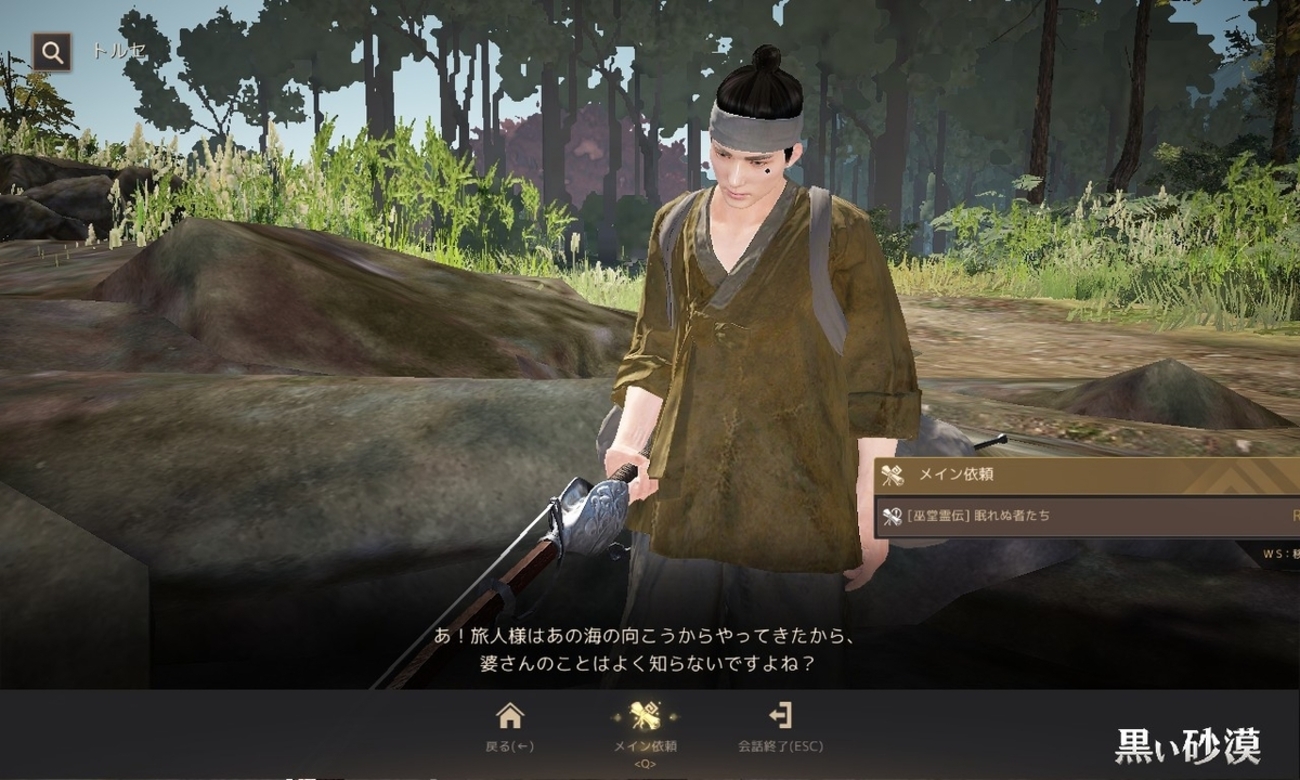Image resolution: width=1300 pixels, height=780 pixels.
Task: Click the magnifier search icon
Action: pos(51,52)
